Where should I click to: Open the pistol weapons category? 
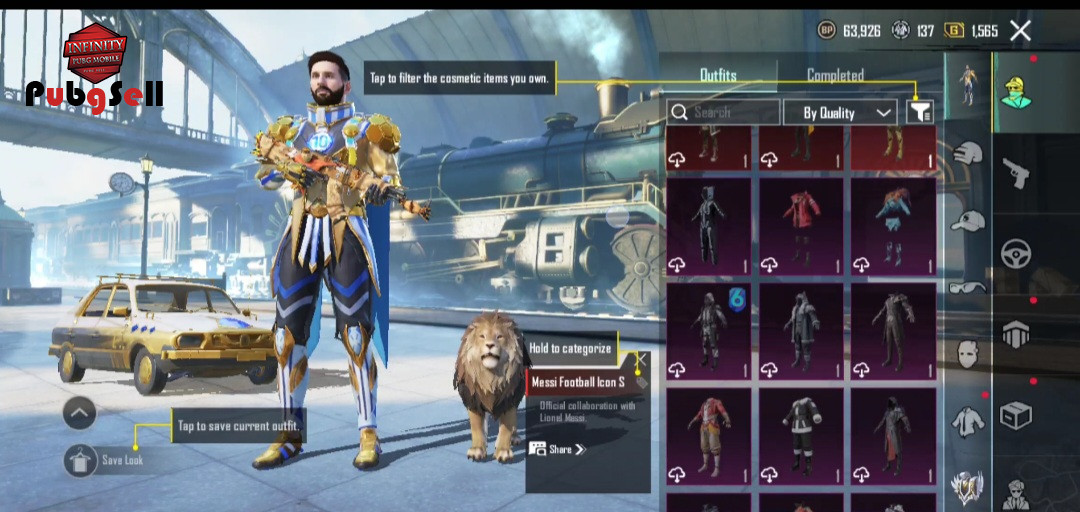coord(1016,172)
